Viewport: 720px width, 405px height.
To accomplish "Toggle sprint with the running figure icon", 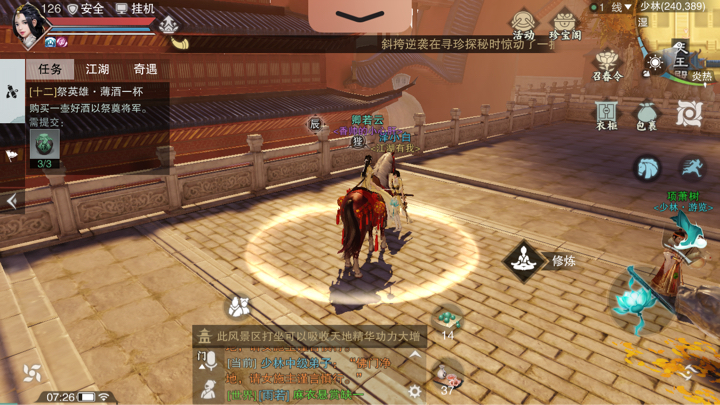I will 692,167.
